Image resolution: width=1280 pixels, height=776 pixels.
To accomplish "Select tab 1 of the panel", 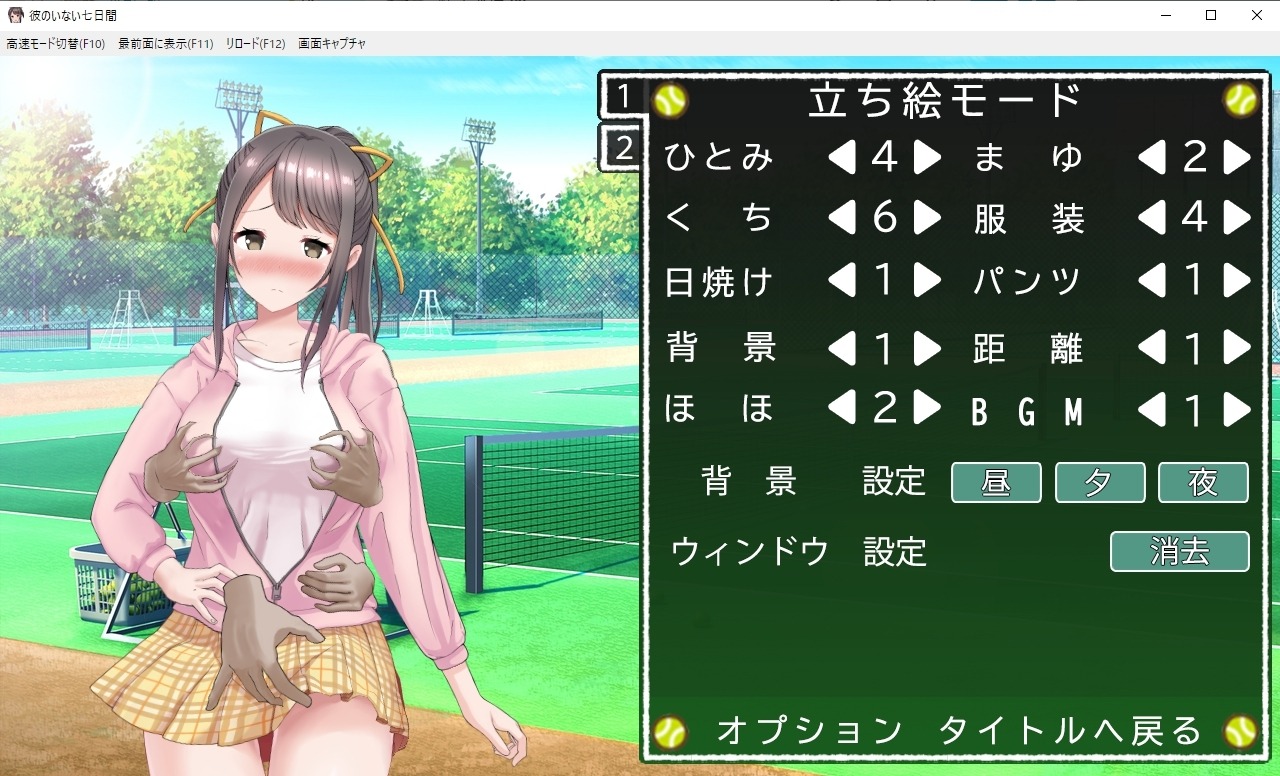I will (x=624, y=97).
